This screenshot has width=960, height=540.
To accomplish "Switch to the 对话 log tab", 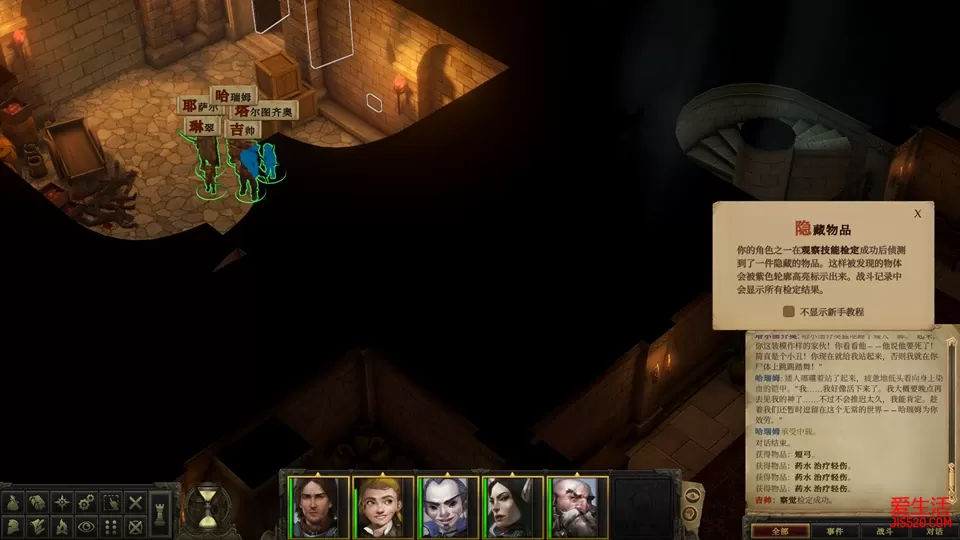I will [933, 530].
